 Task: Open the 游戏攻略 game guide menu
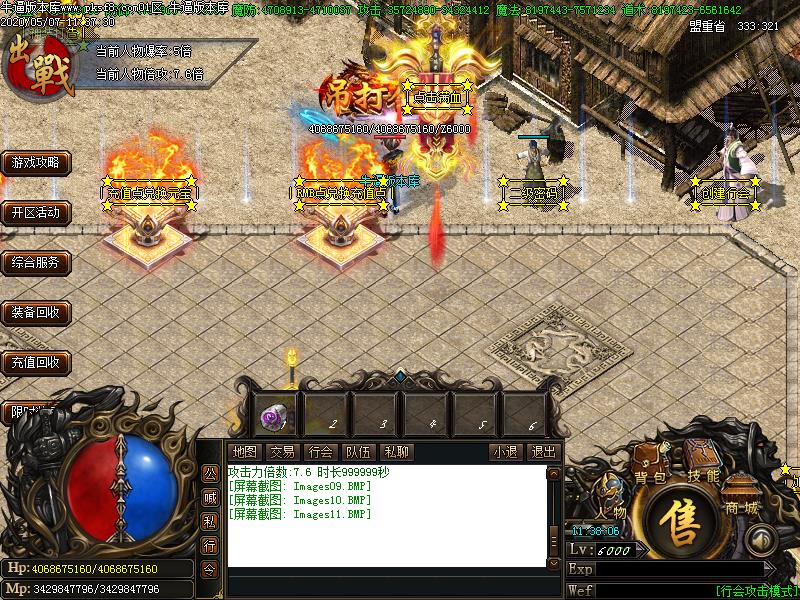[x=35, y=162]
